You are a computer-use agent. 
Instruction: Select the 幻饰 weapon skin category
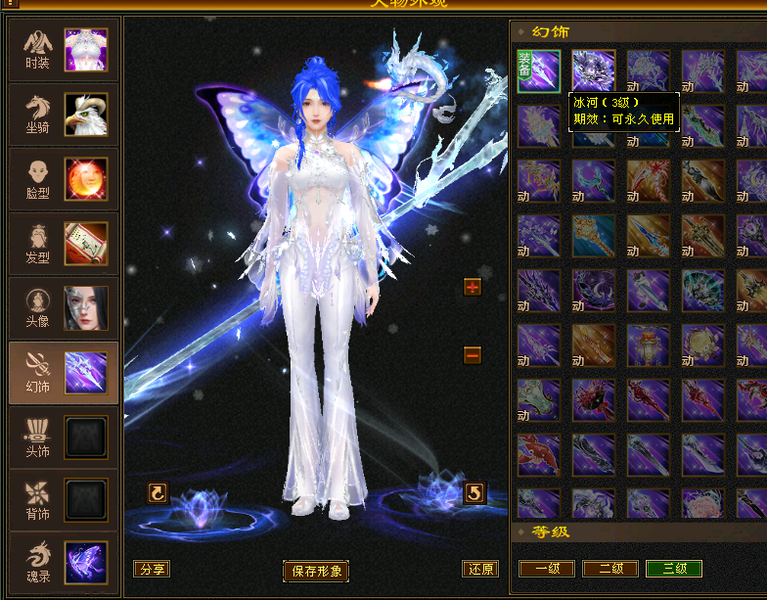pos(63,373)
